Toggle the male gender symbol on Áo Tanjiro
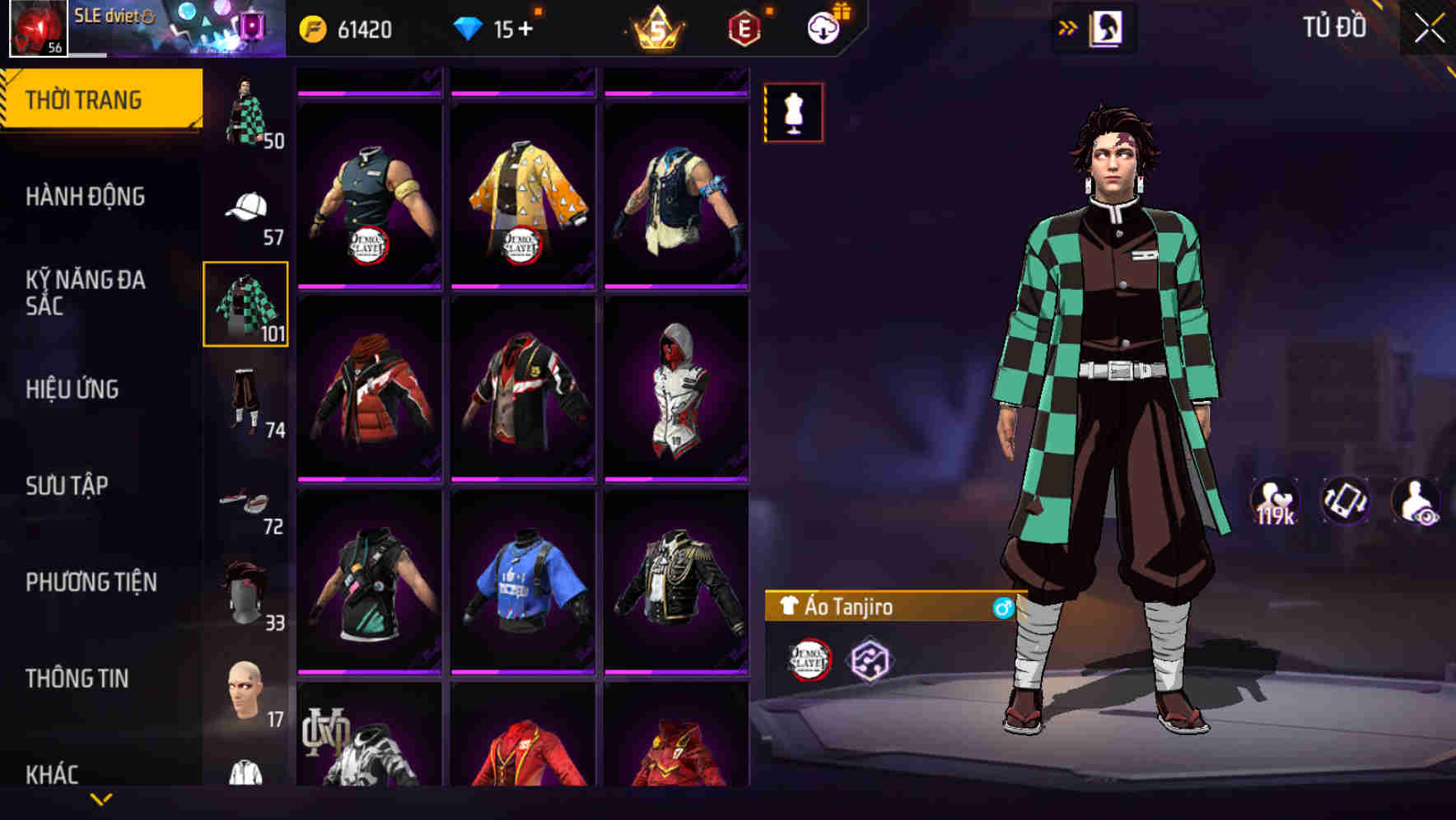This screenshot has height=820, width=1456. [1002, 607]
